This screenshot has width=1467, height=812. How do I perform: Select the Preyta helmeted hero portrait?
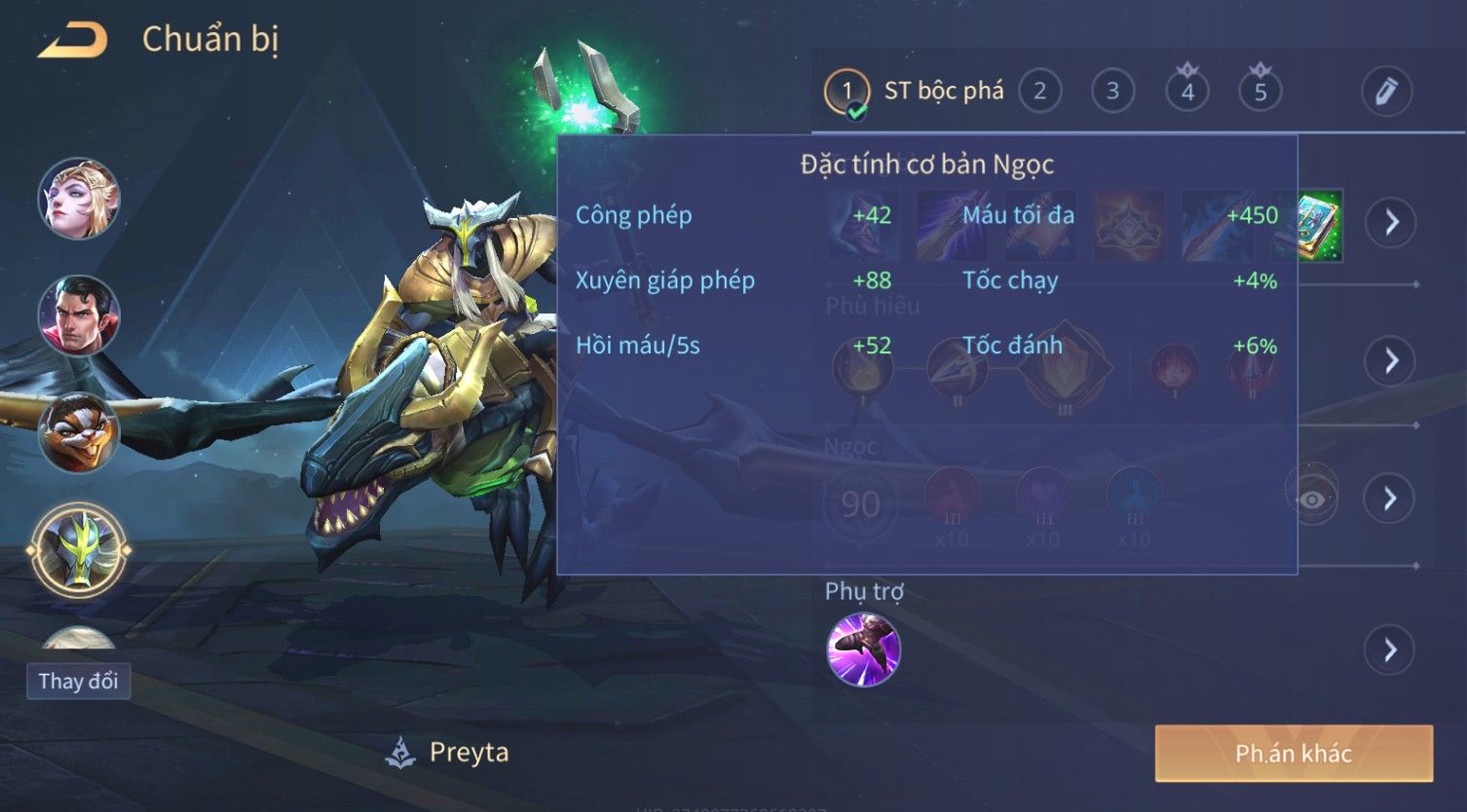[79, 550]
